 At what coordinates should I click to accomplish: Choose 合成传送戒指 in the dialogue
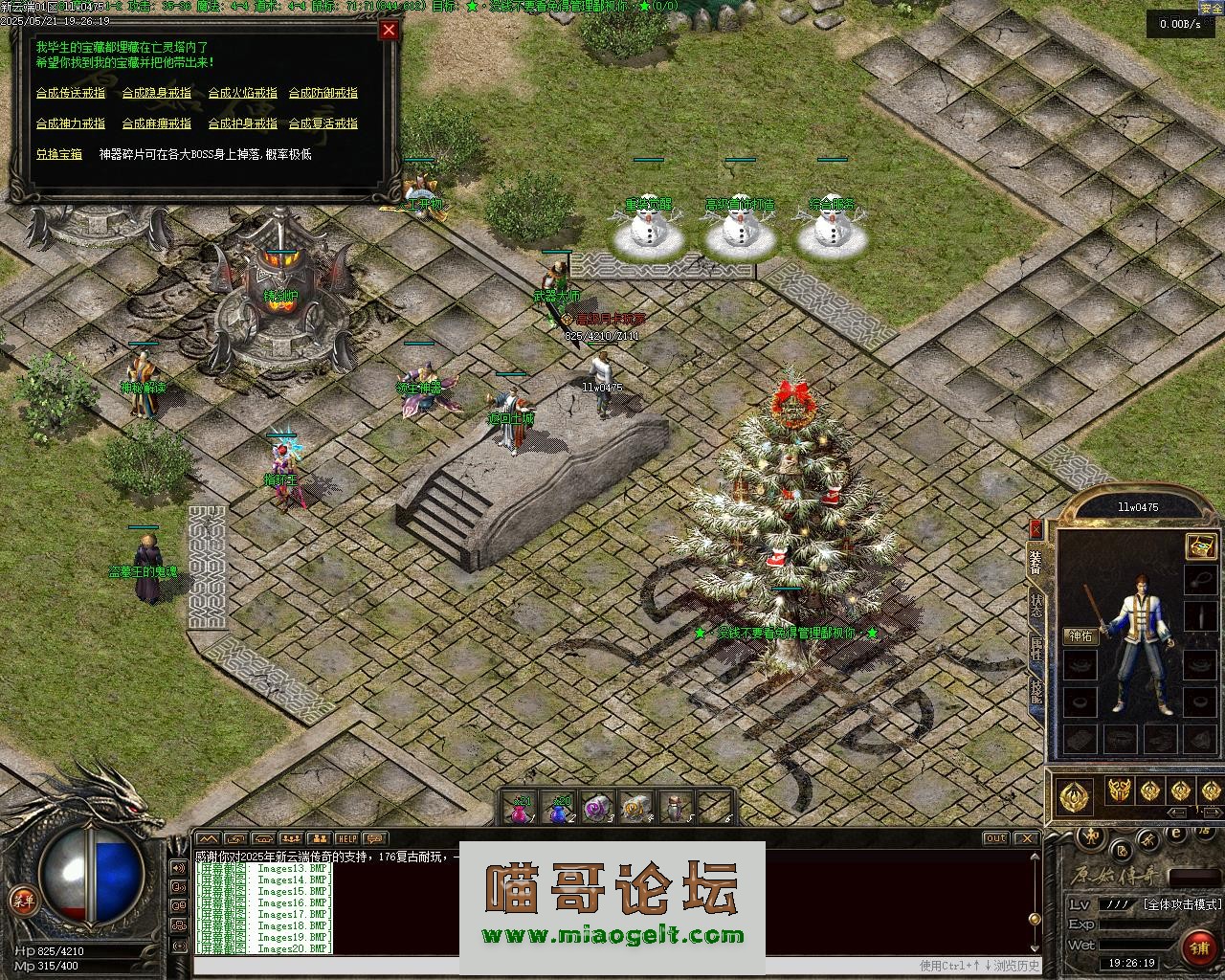pos(71,93)
